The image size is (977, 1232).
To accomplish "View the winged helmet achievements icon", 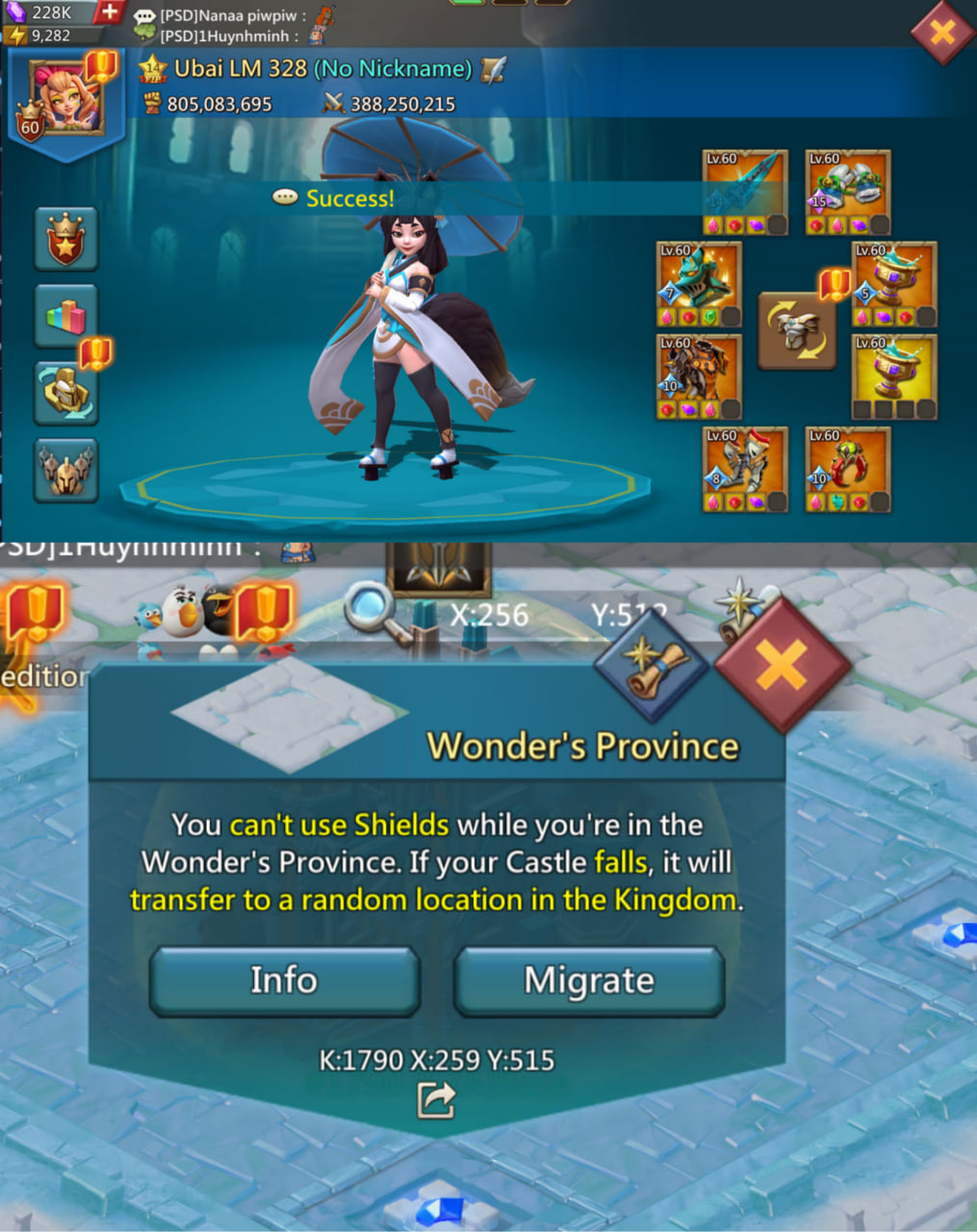I will pos(66,470).
